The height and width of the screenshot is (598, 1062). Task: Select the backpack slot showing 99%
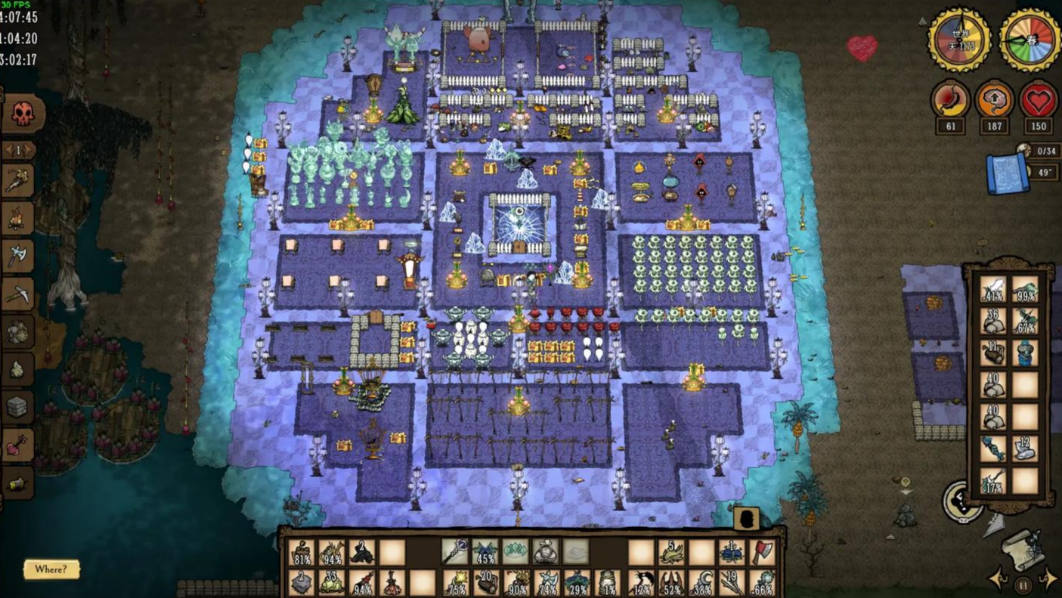(x=1025, y=291)
